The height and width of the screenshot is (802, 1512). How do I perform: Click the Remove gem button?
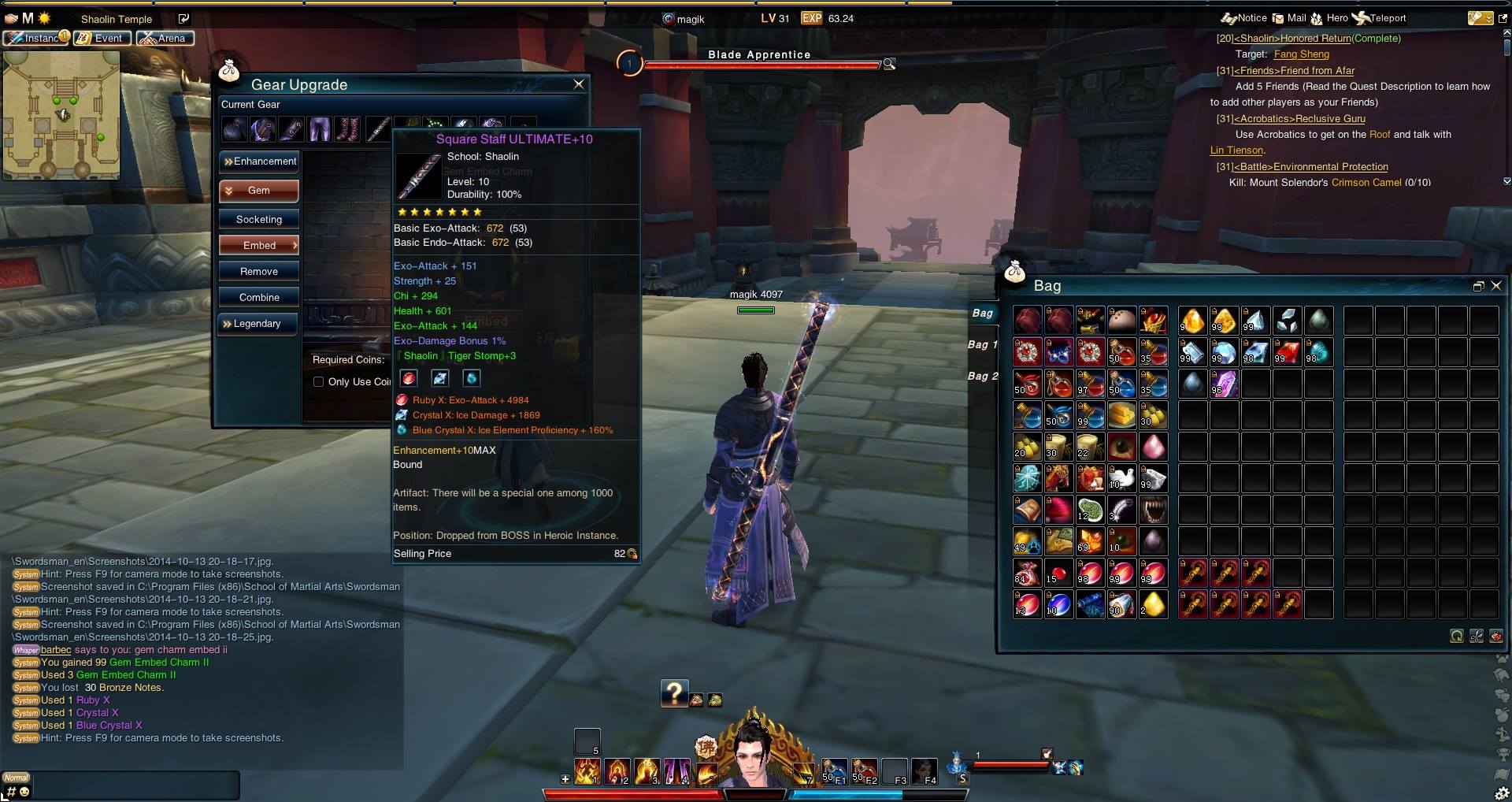(x=259, y=272)
